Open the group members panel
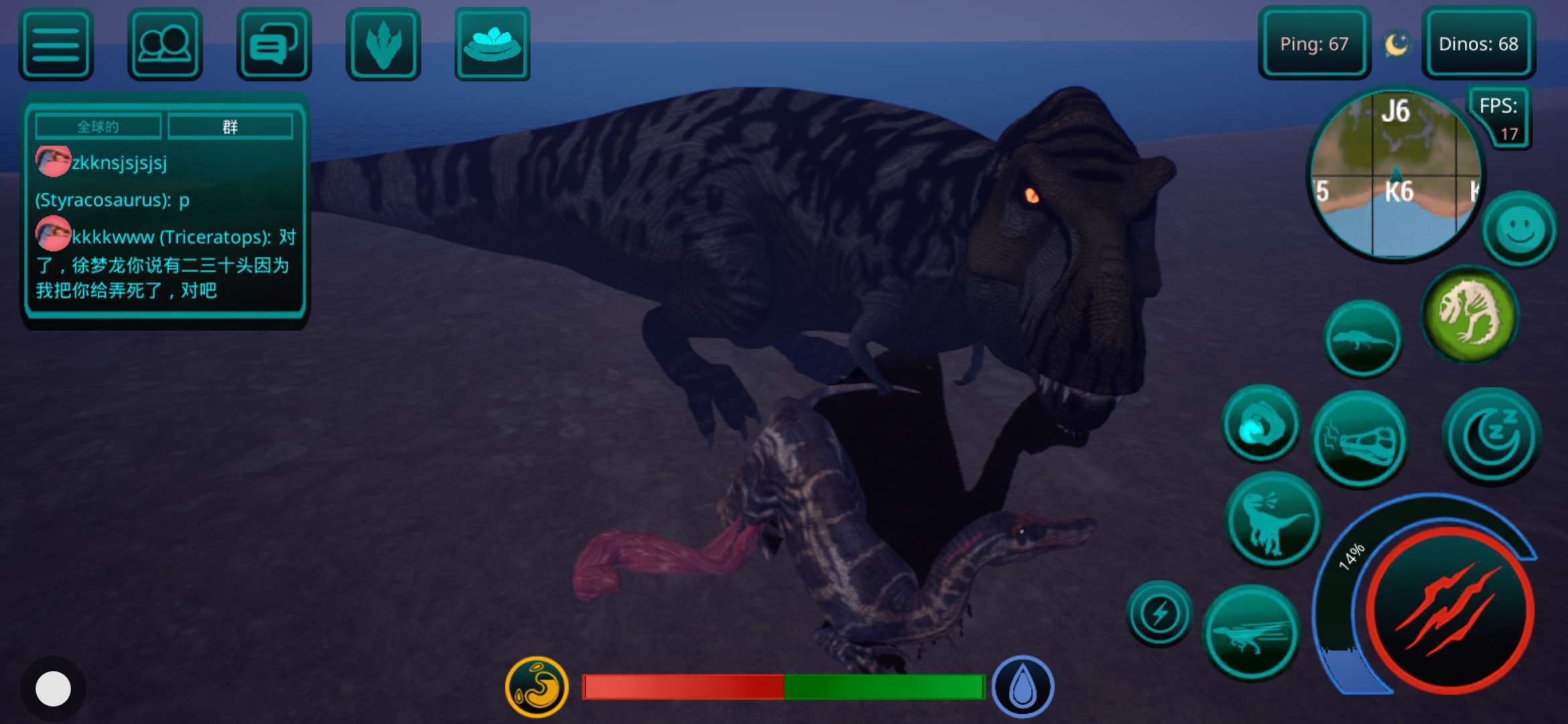1568x724 pixels. (165, 44)
